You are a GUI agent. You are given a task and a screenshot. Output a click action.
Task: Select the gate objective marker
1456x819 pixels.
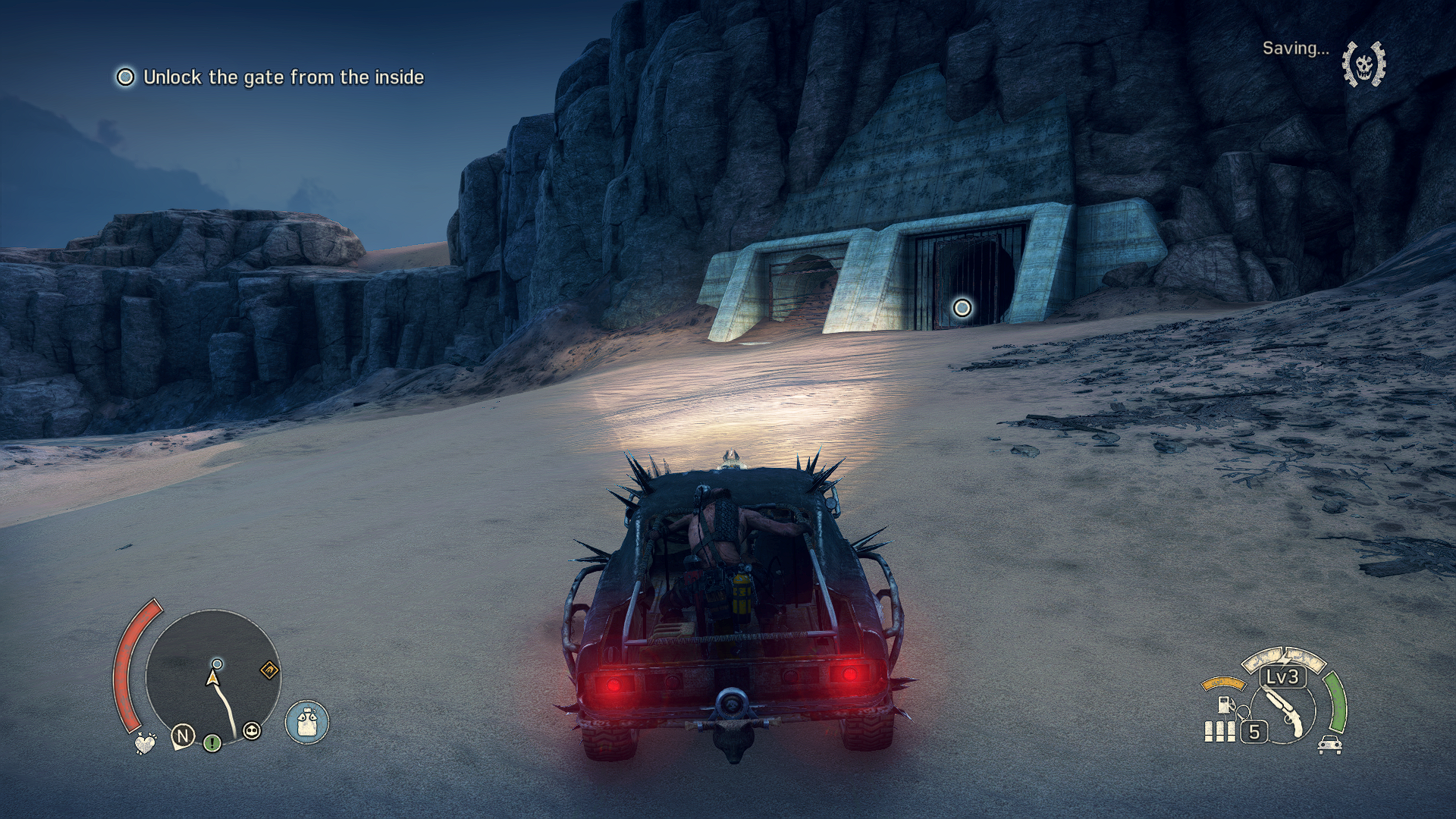pyautogui.click(x=962, y=308)
